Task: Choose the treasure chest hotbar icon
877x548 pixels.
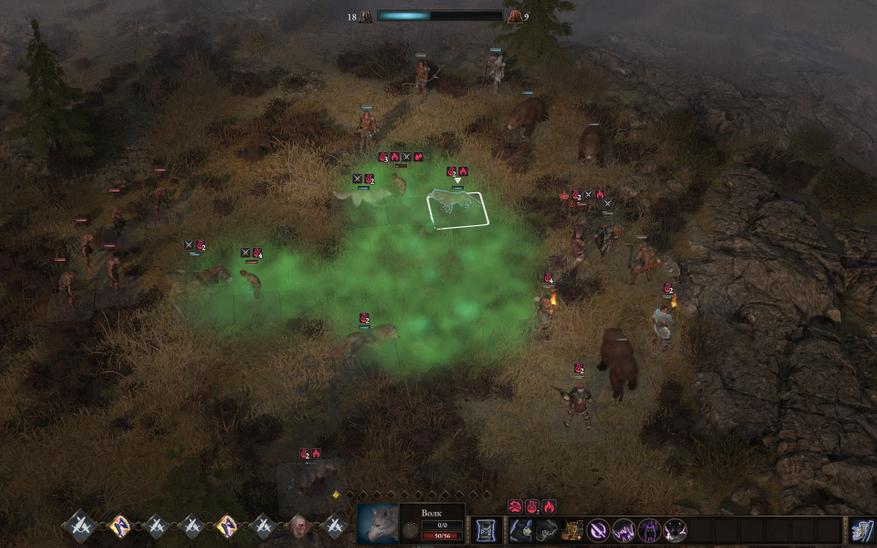Action: click(x=572, y=530)
